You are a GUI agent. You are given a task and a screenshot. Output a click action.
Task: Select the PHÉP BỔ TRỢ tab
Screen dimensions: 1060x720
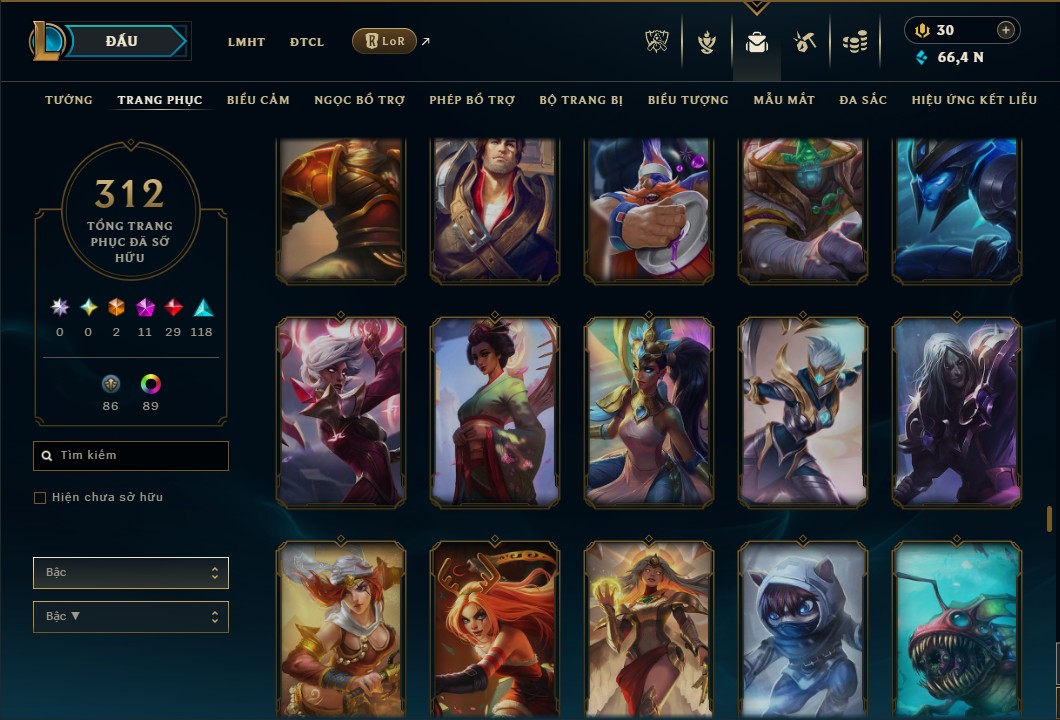coord(472,100)
